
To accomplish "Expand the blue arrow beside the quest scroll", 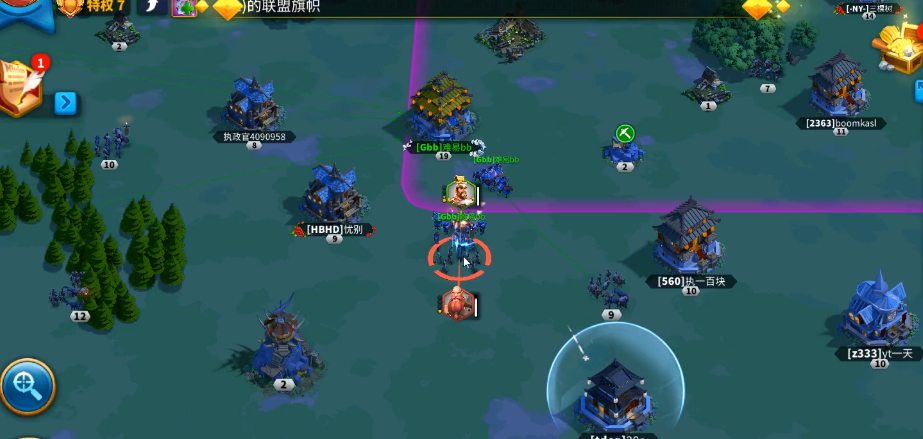I will pyautogui.click(x=65, y=103).
